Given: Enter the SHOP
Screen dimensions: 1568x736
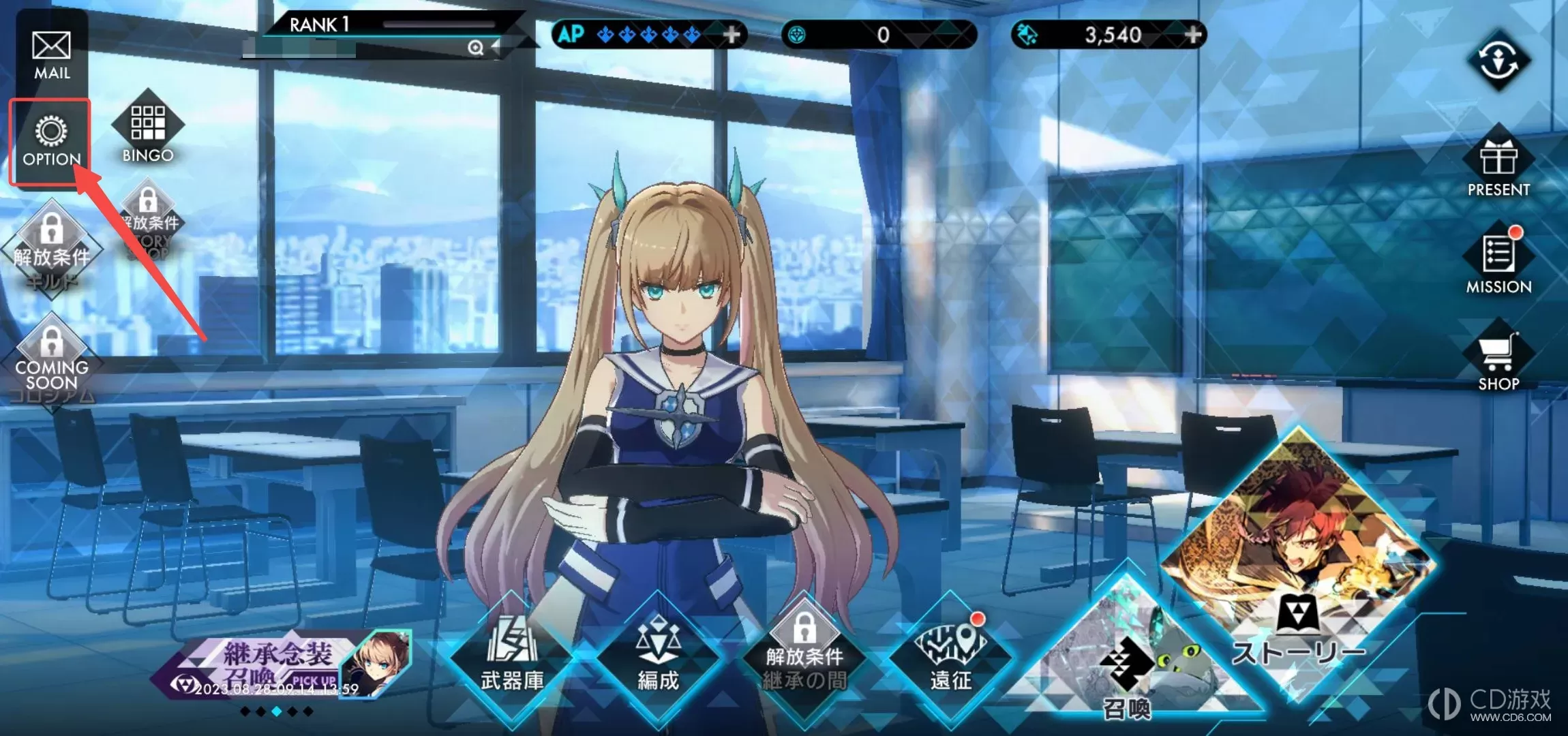Looking at the screenshot, I should [1498, 361].
